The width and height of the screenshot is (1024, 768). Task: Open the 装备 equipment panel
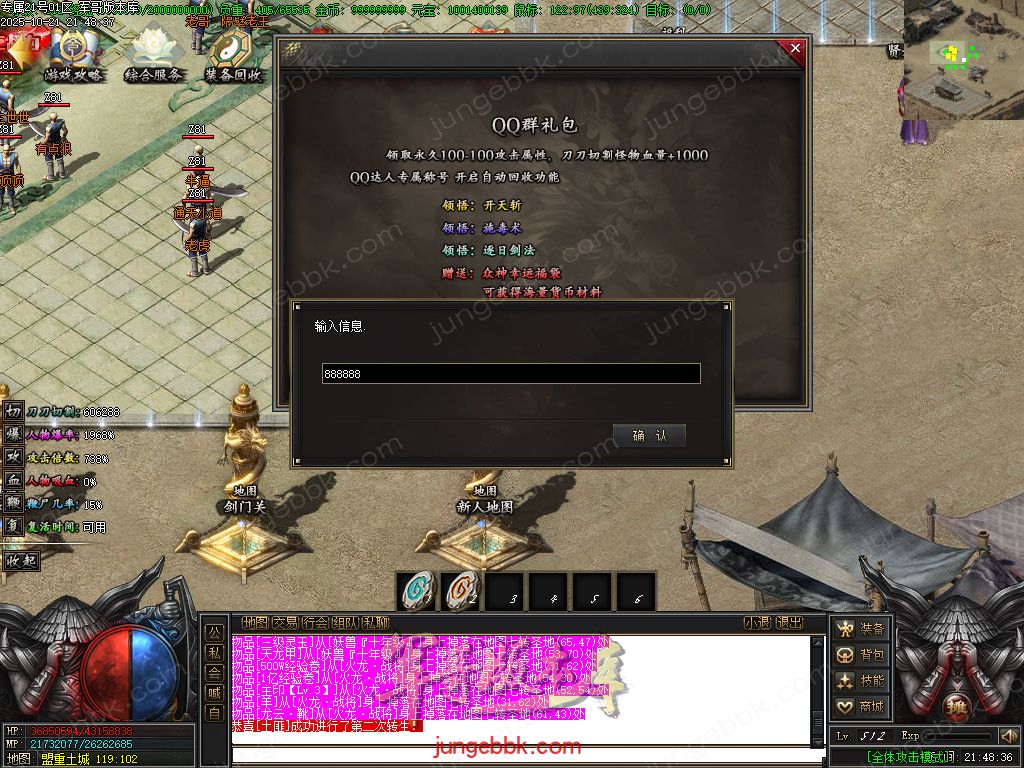tap(861, 629)
